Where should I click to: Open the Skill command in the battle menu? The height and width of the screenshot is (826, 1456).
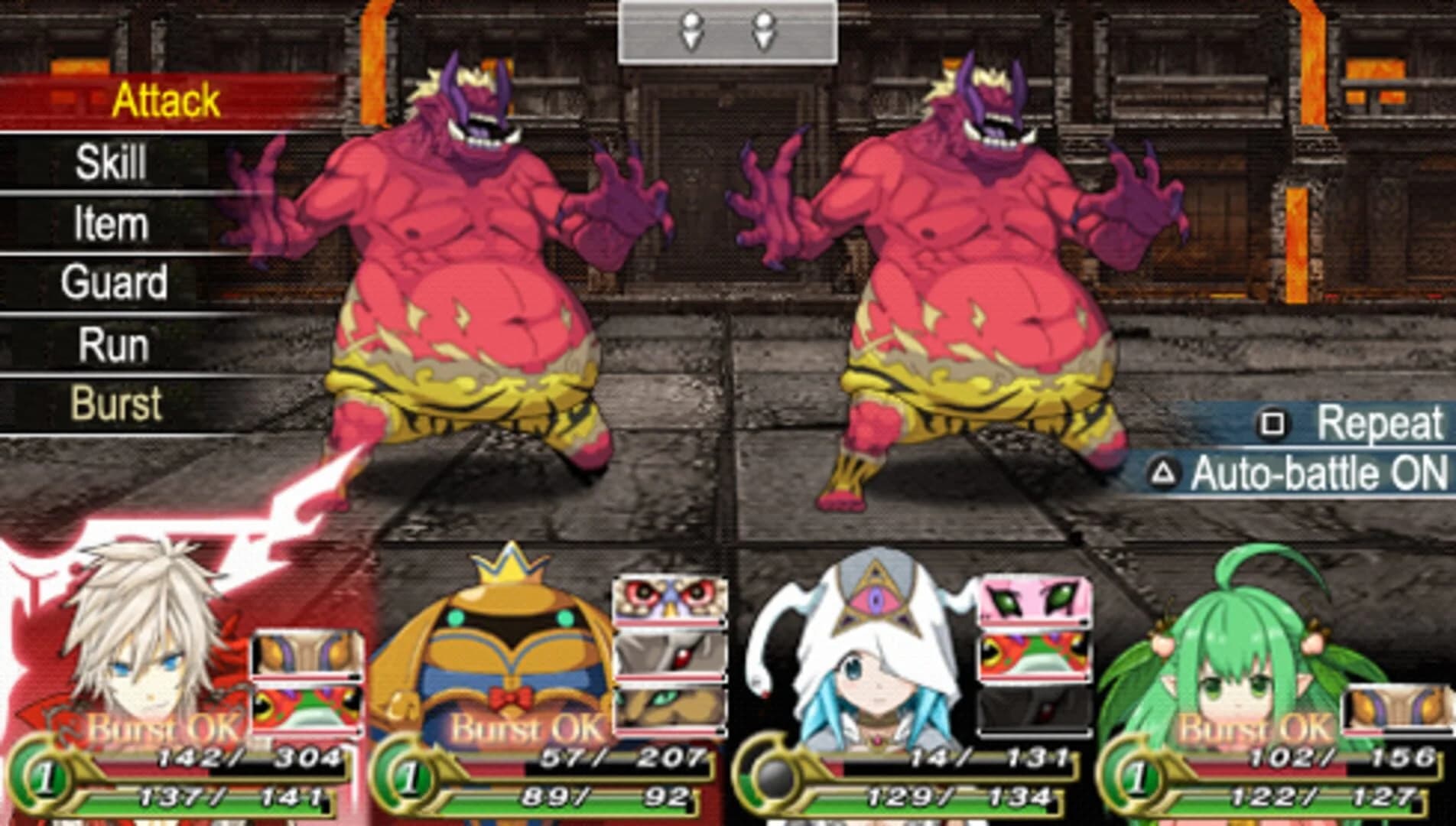115,161
